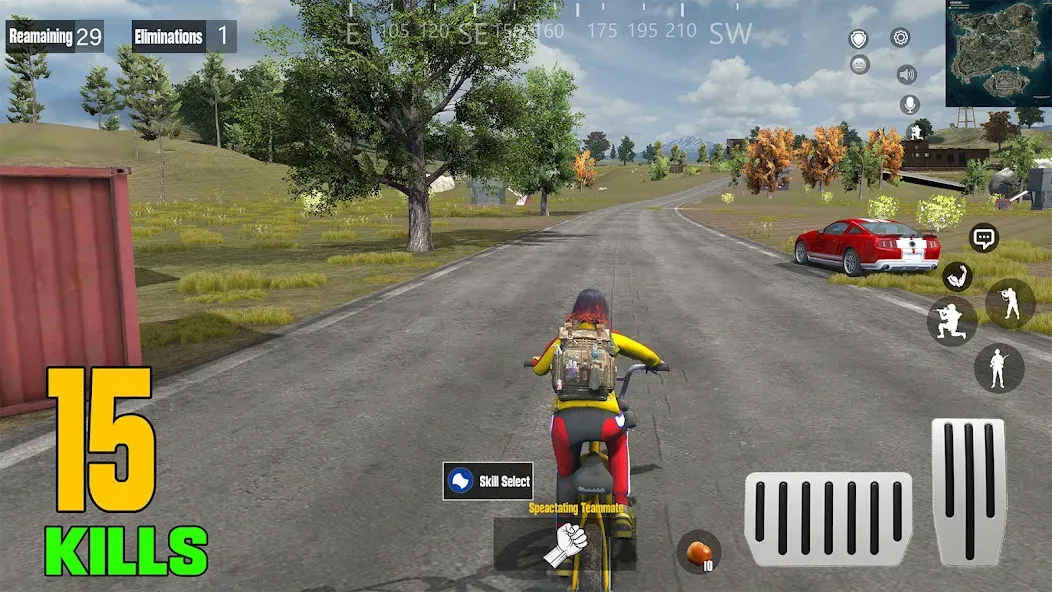Tap the aiming standing soldier button
This screenshot has height=592, width=1052.
(x=1010, y=303)
